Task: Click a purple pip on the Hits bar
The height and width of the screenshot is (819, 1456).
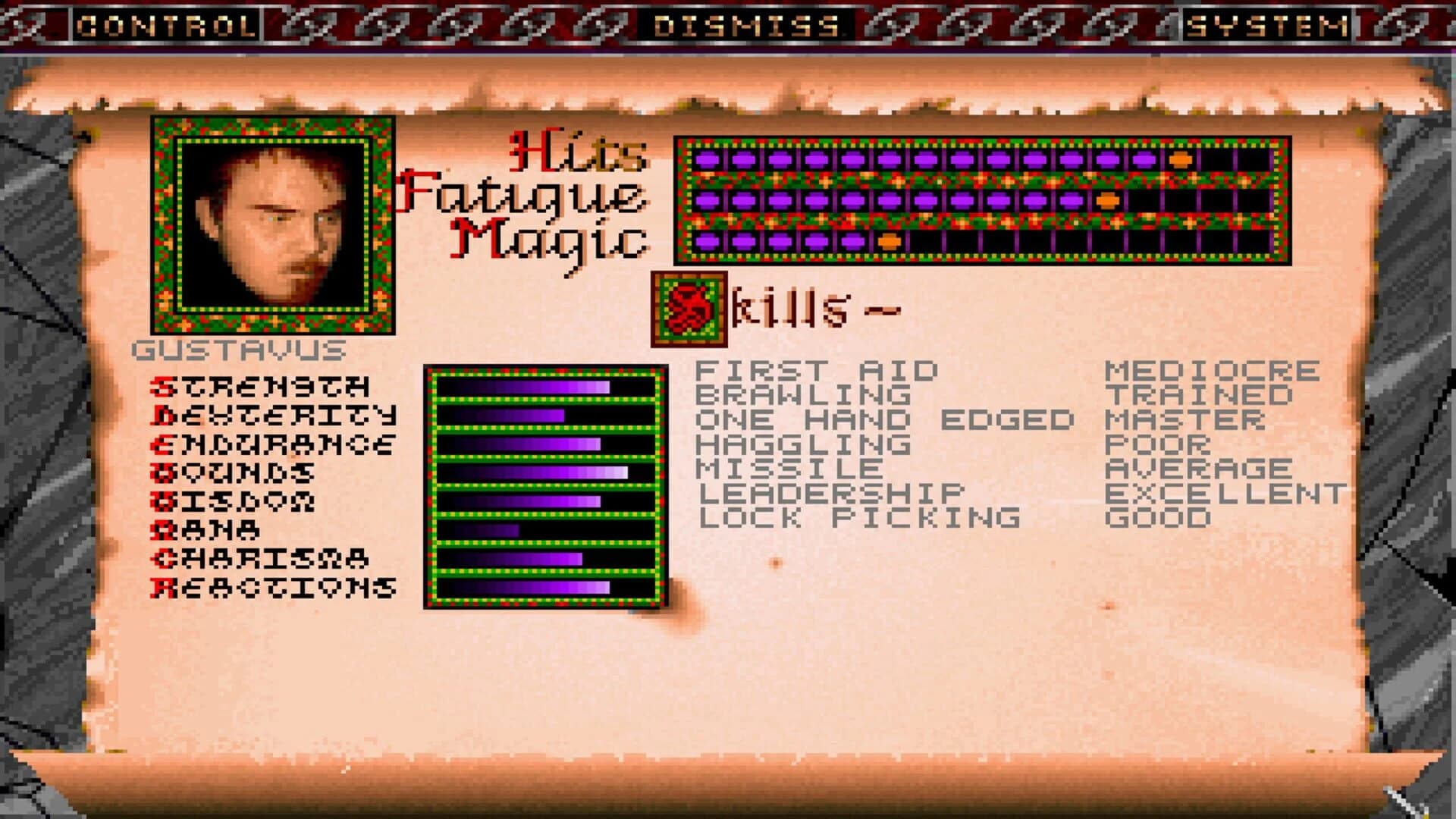Action: [x=758, y=161]
